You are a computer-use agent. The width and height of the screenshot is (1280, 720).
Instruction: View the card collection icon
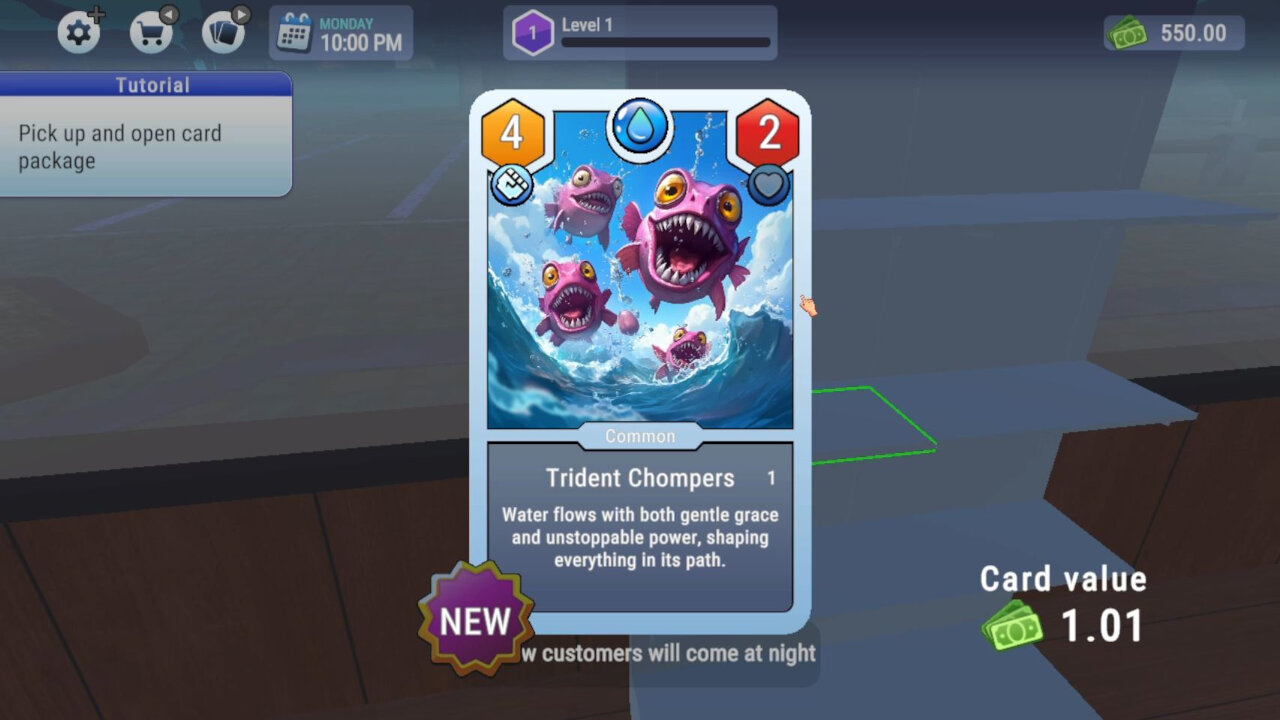point(220,32)
